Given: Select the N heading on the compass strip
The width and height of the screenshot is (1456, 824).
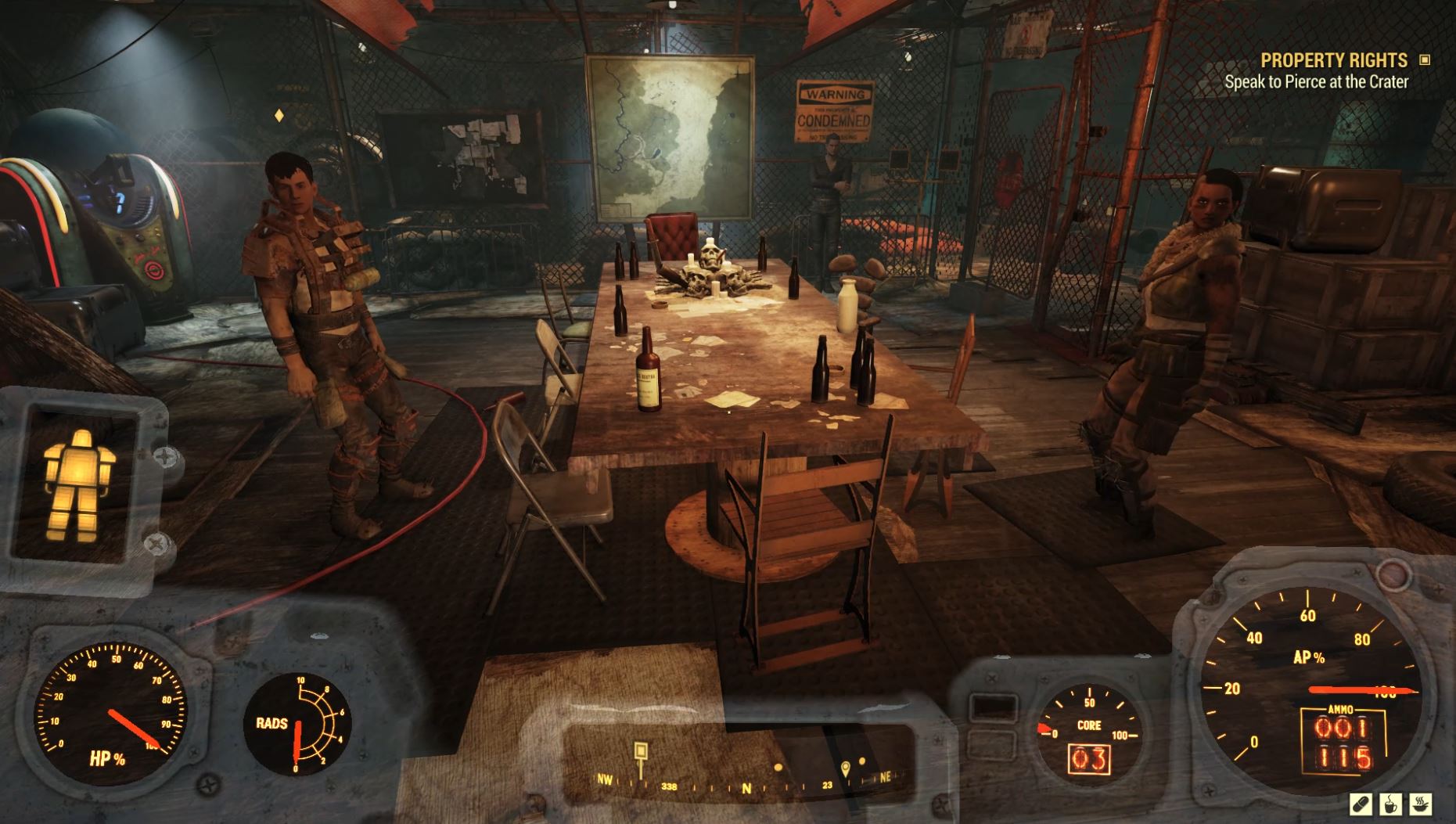Looking at the screenshot, I should pos(746,786).
